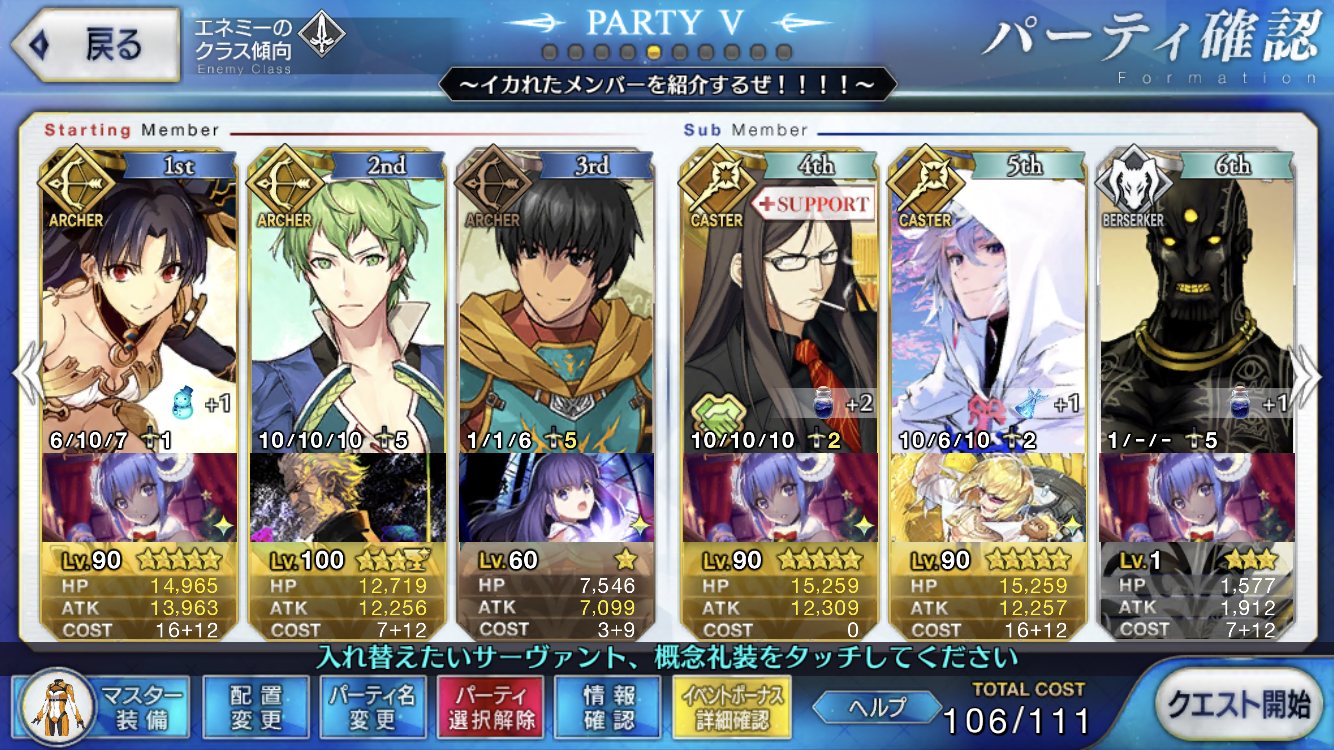The image size is (1334, 750).
Task: Select the 6th slot Berserker card
Action: pos(1197,300)
